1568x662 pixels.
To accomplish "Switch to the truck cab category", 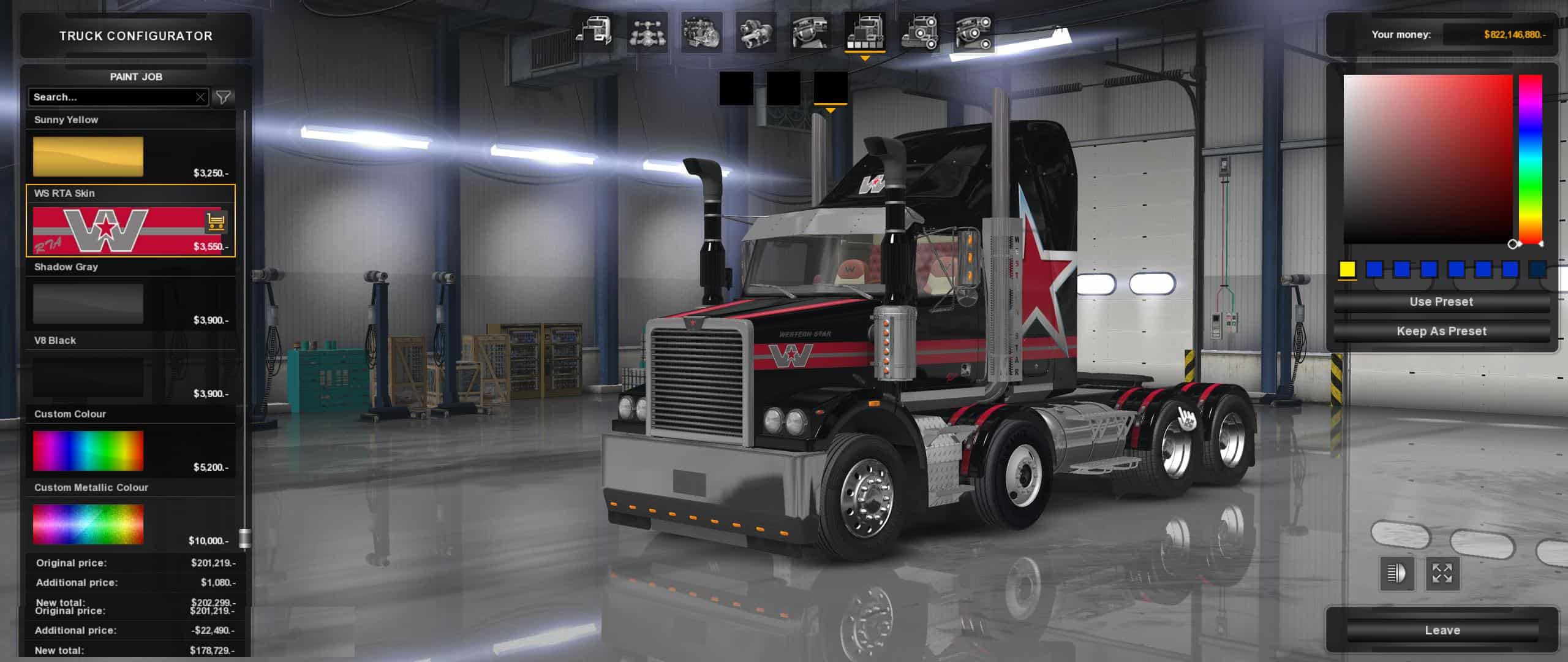I will click(x=594, y=32).
